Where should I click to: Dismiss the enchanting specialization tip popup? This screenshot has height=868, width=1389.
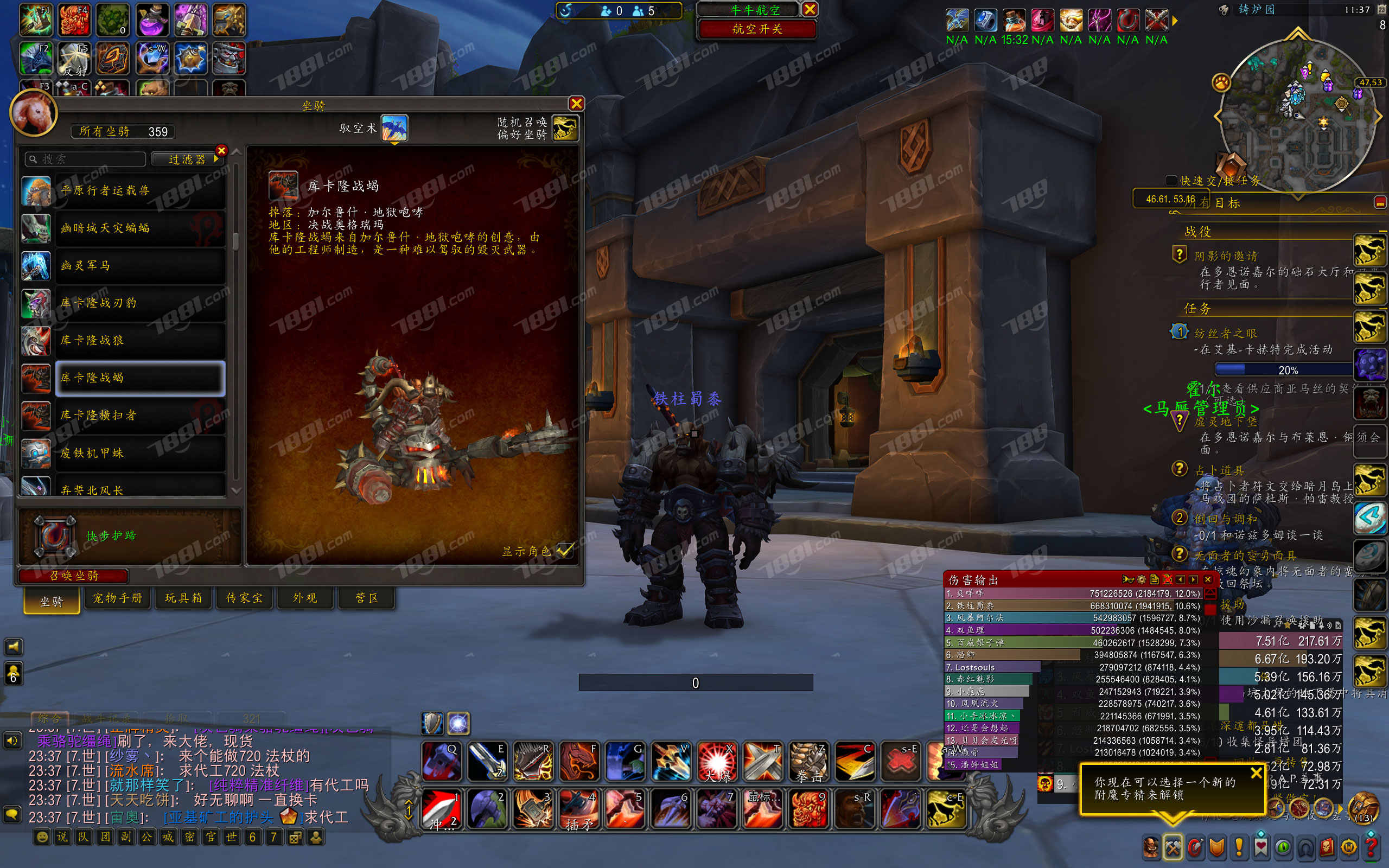pyautogui.click(x=1256, y=773)
